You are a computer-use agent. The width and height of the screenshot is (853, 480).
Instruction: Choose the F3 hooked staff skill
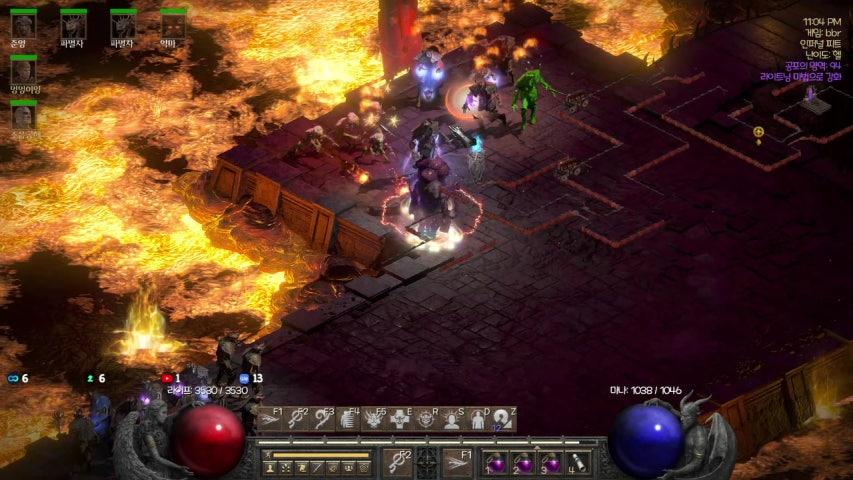click(x=322, y=418)
